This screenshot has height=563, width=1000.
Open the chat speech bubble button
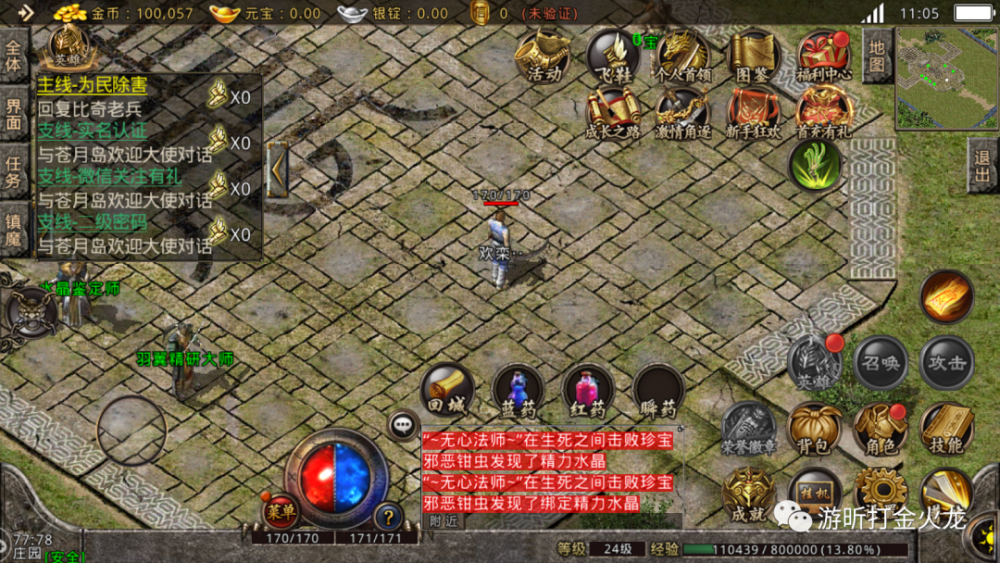click(x=404, y=425)
